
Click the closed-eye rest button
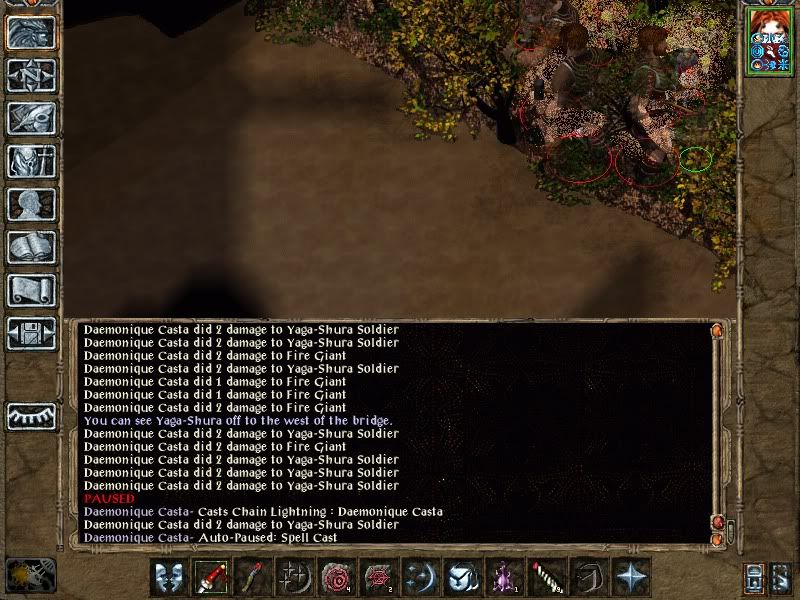[x=30, y=415]
